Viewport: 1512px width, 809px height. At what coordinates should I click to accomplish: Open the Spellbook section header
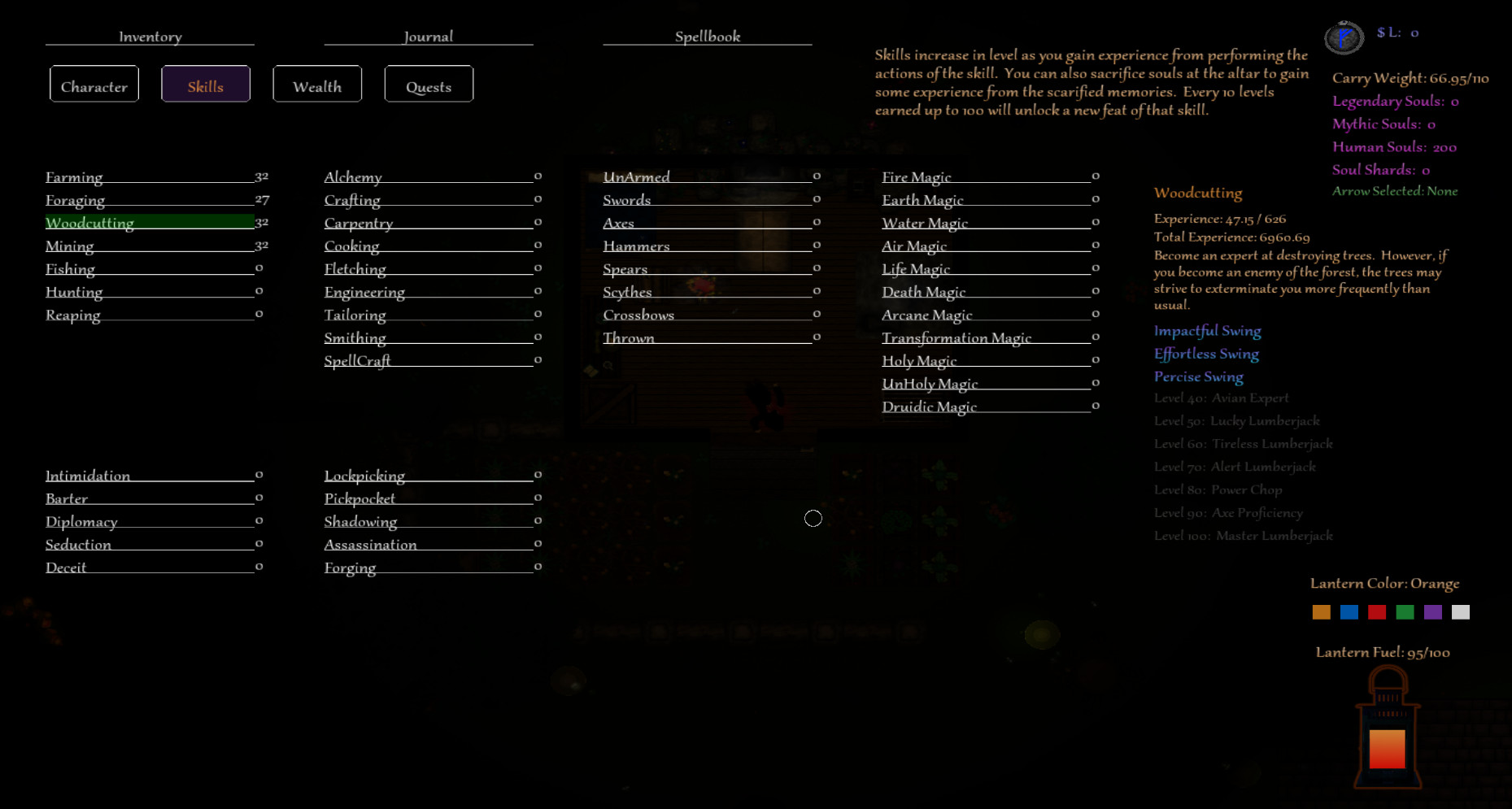click(x=706, y=36)
